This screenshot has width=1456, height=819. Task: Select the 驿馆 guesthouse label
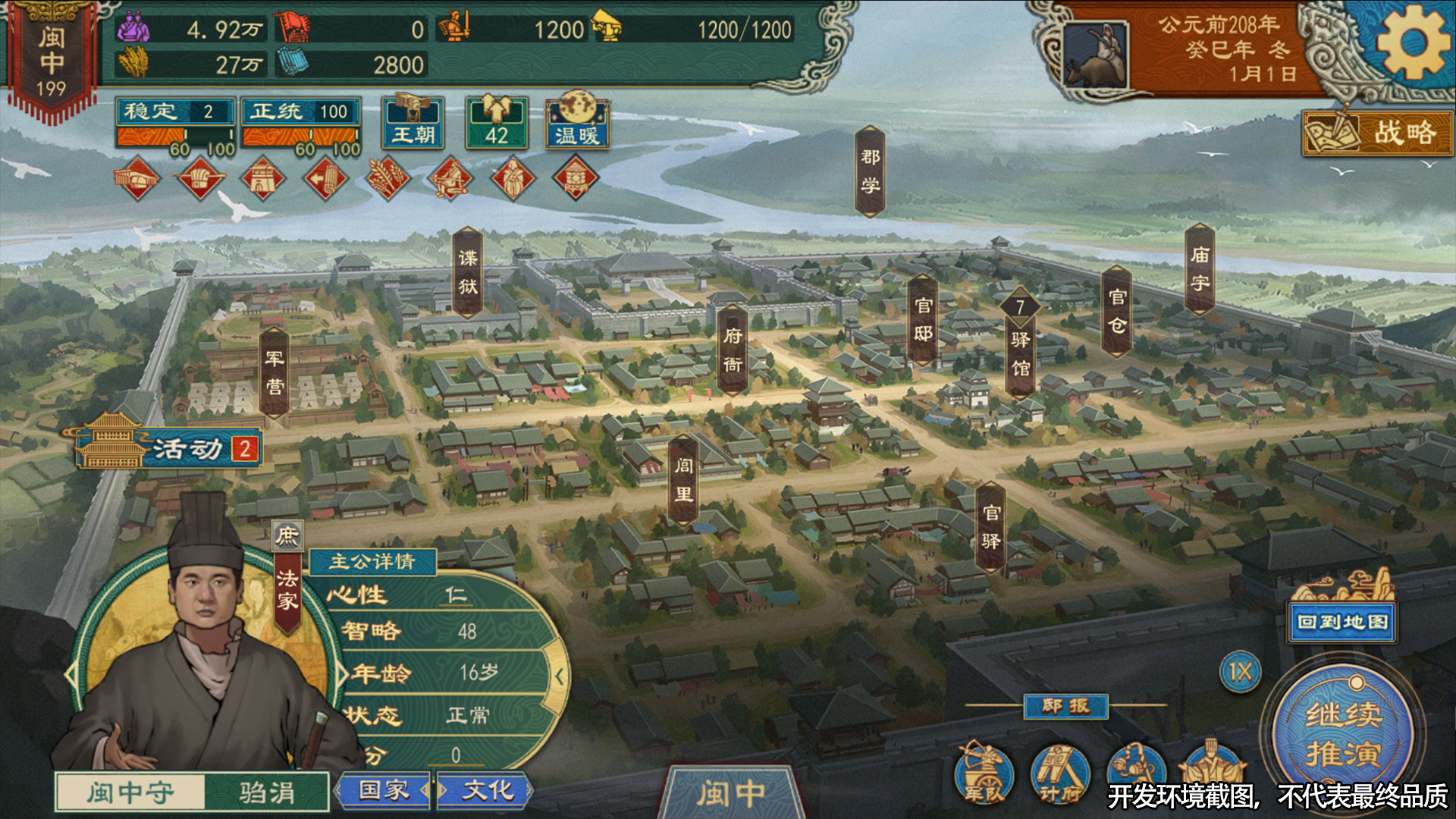pyautogui.click(x=1021, y=354)
